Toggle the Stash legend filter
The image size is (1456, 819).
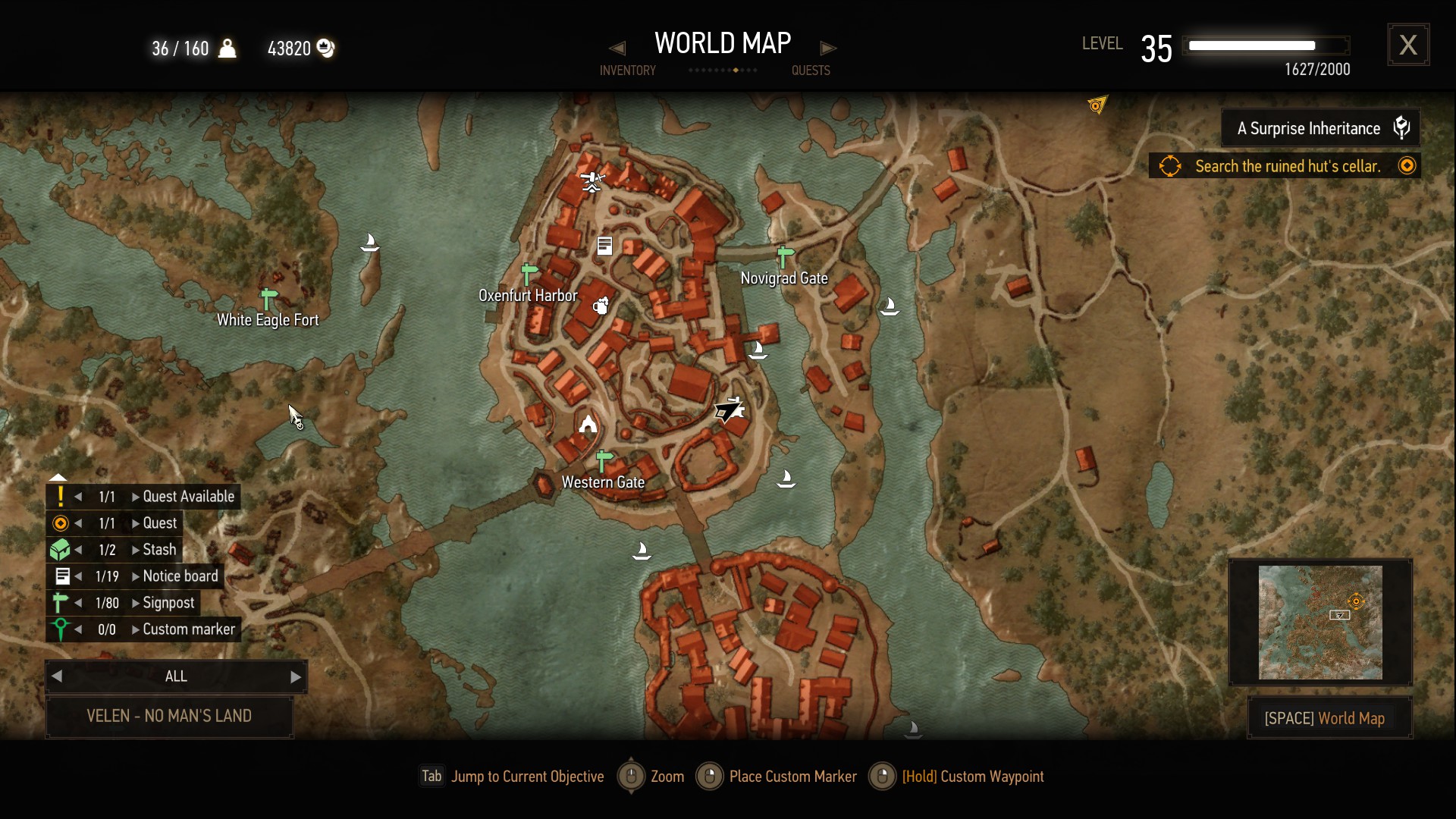159,550
